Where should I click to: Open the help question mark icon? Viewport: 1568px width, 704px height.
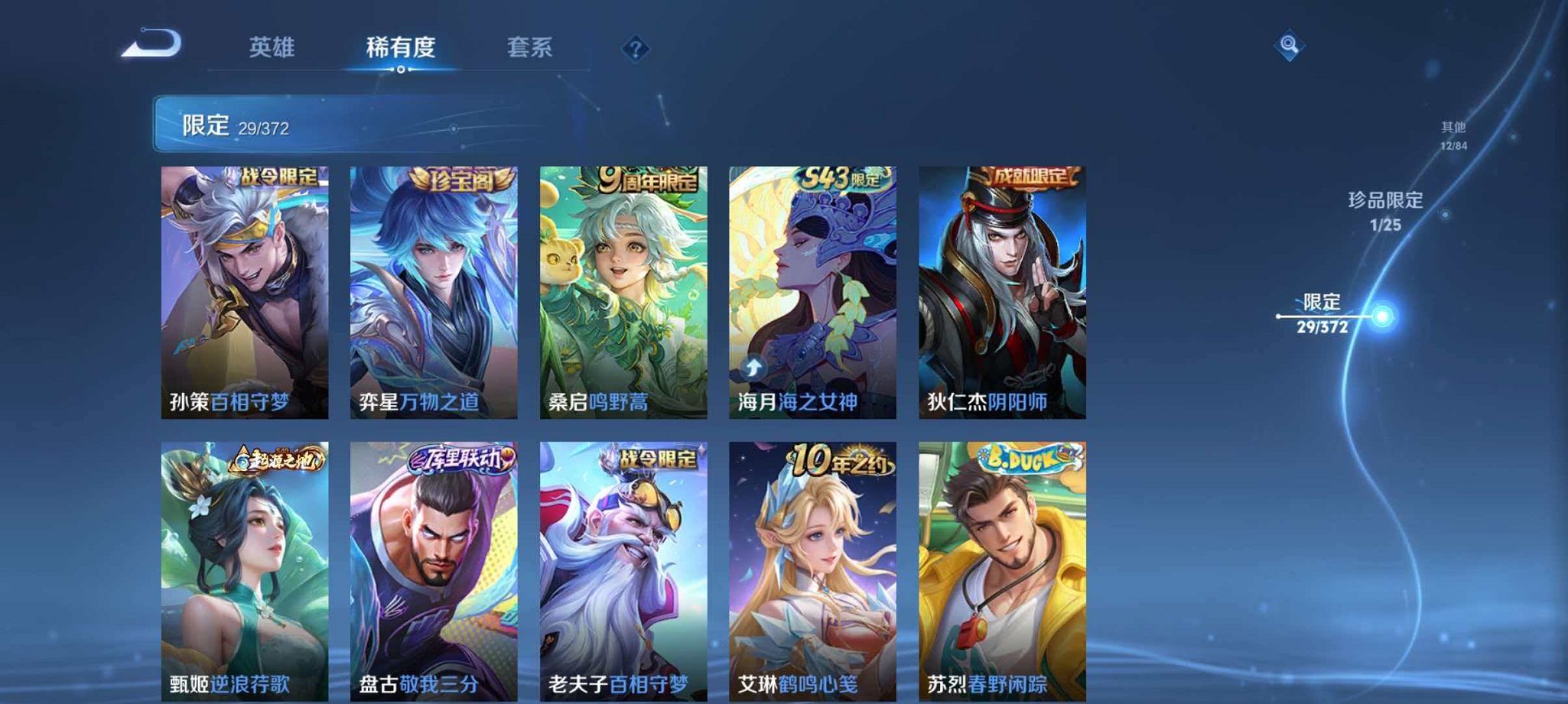point(634,49)
